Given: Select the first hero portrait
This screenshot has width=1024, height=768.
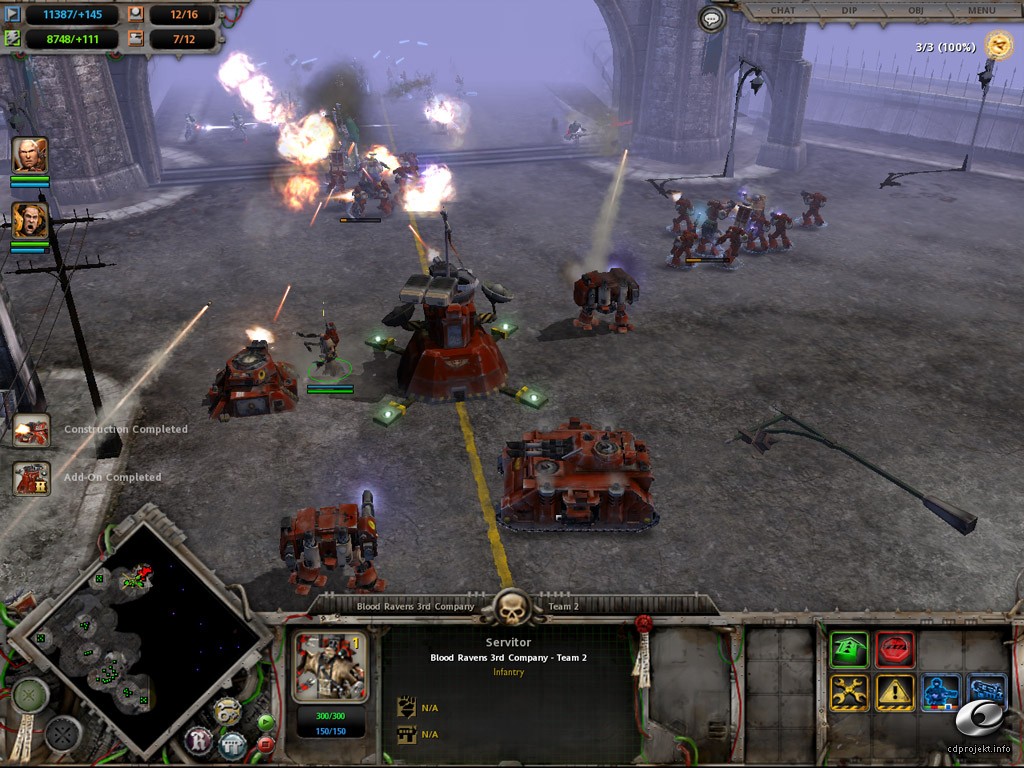Looking at the screenshot, I should [x=30, y=155].
